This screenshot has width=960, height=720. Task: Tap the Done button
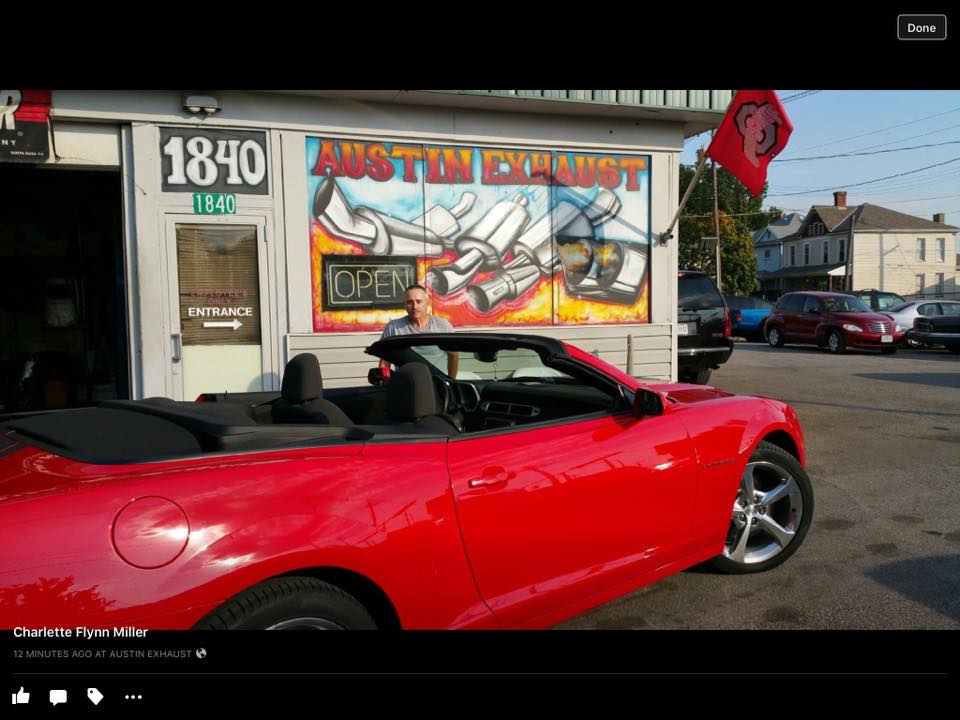coord(921,28)
